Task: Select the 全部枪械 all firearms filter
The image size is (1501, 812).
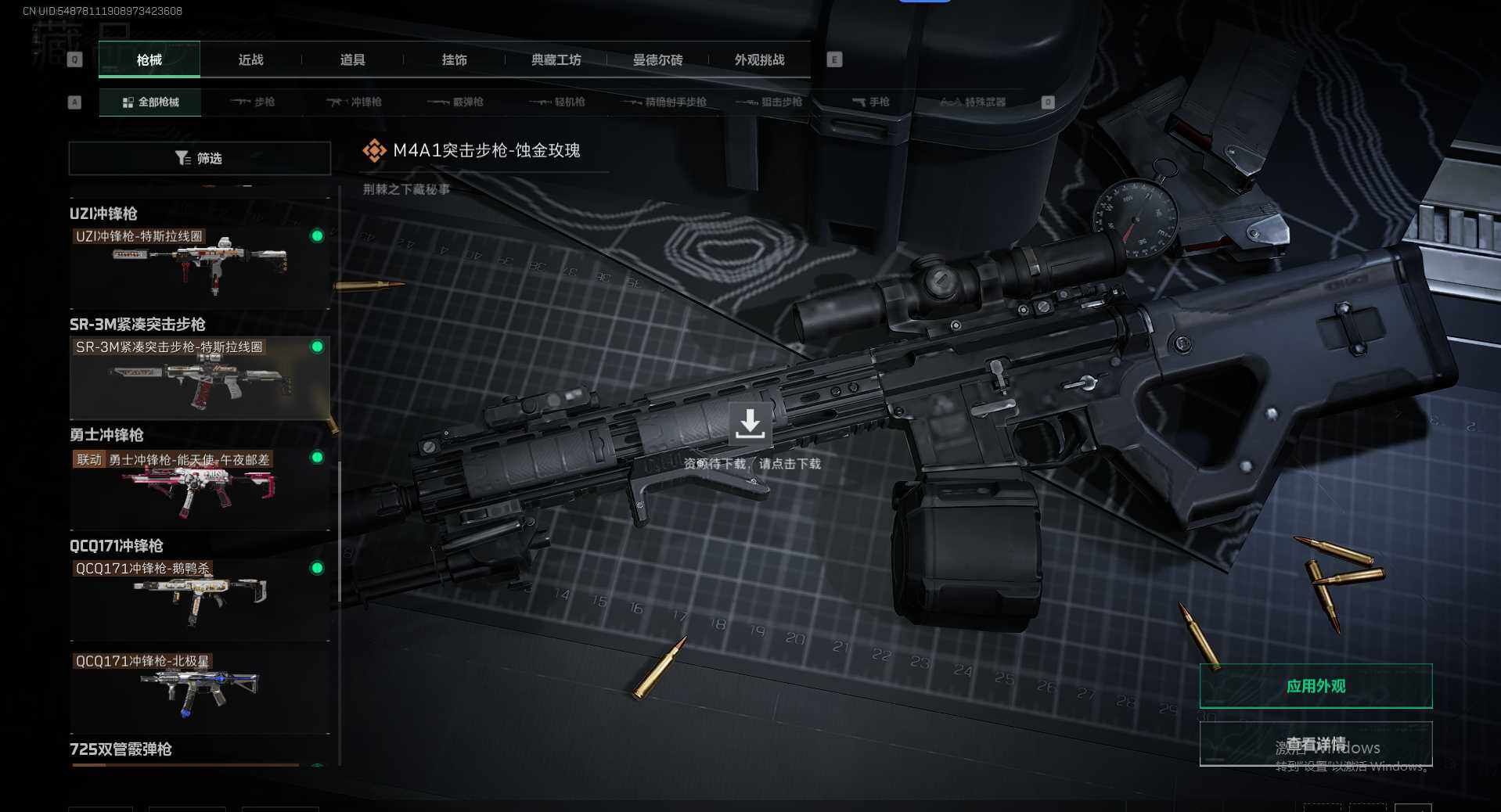Action: (151, 102)
